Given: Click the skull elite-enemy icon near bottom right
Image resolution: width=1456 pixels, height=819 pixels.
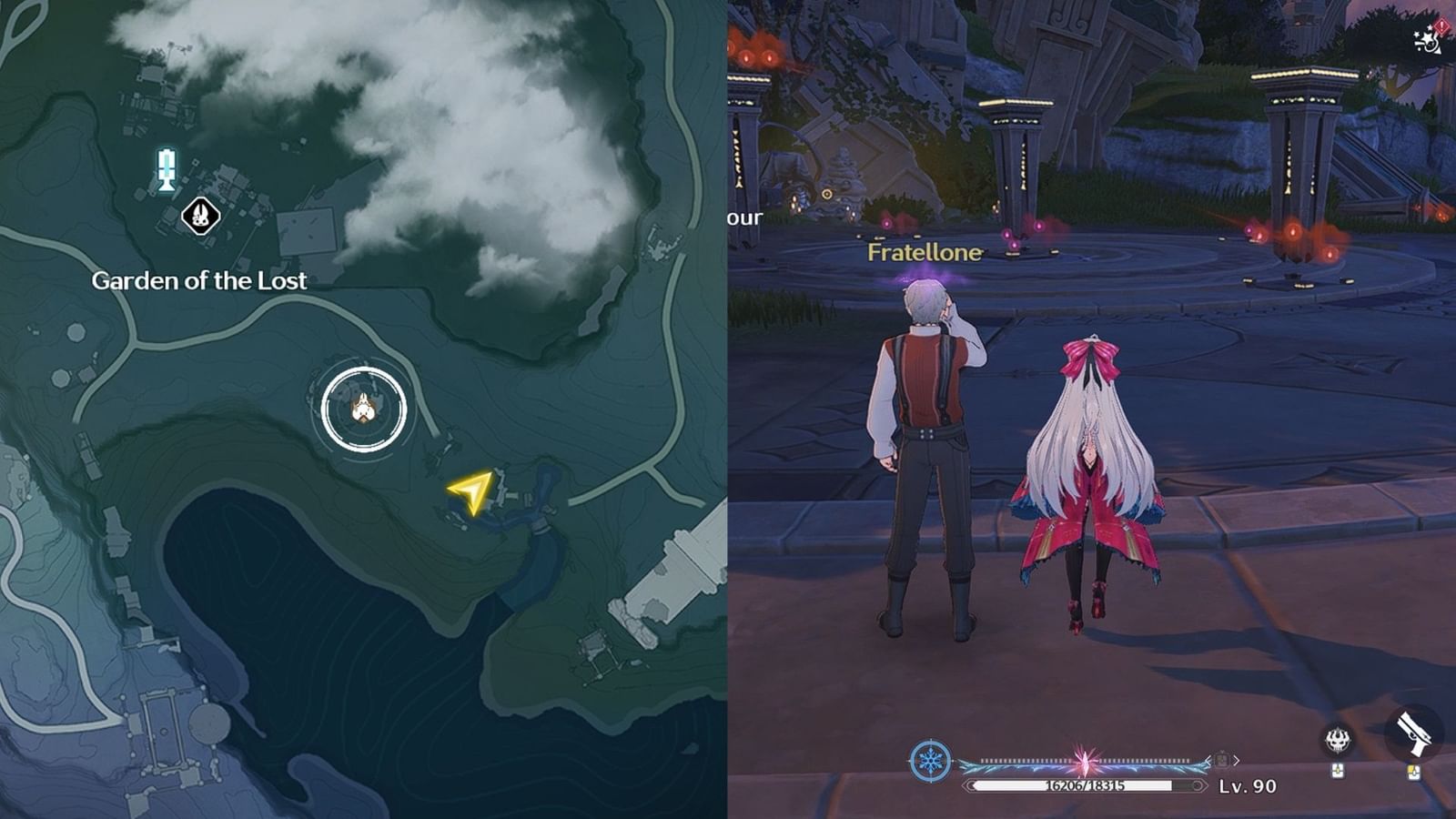Looking at the screenshot, I should point(1339,739).
